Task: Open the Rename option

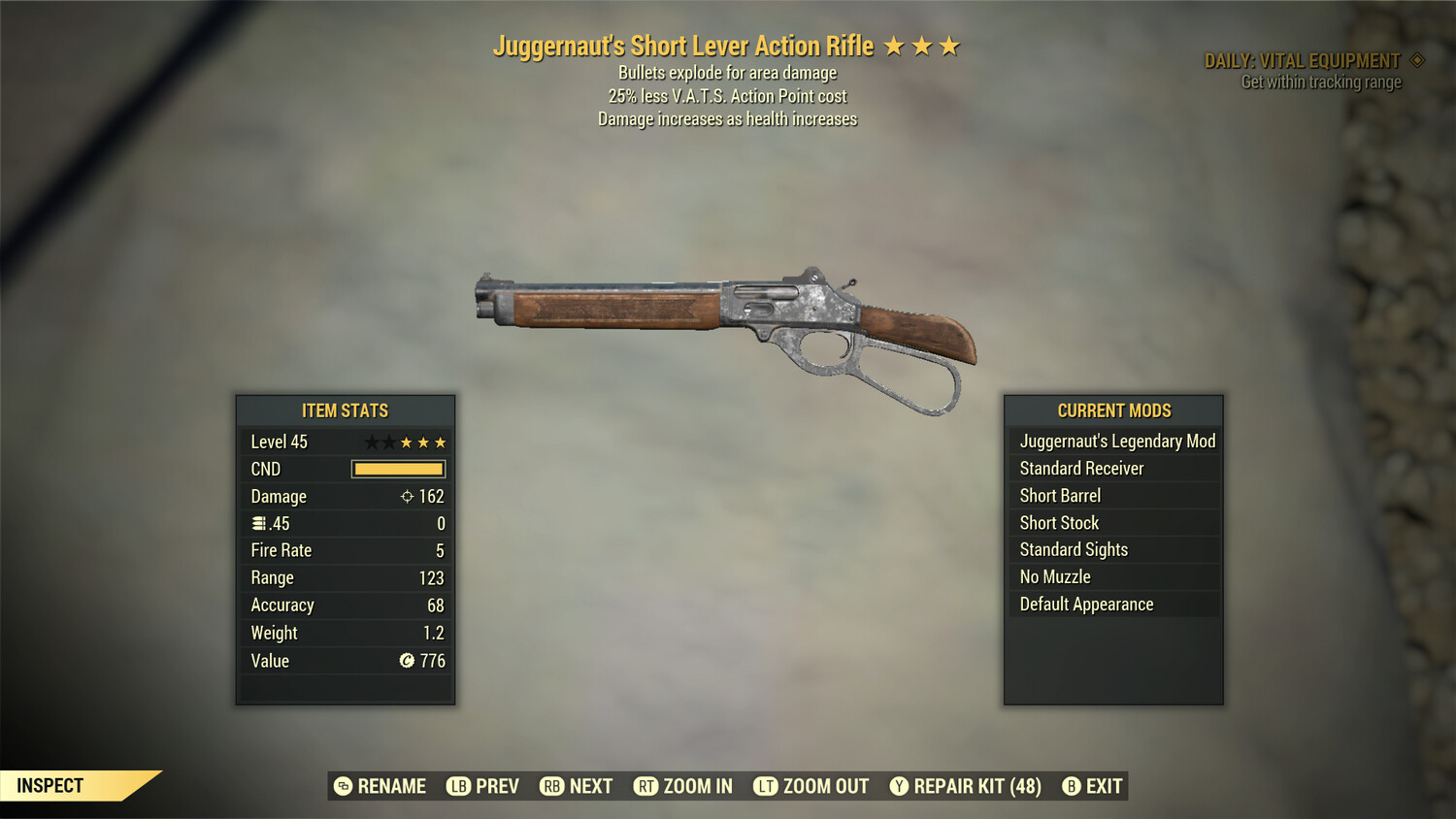Action: coord(392,786)
